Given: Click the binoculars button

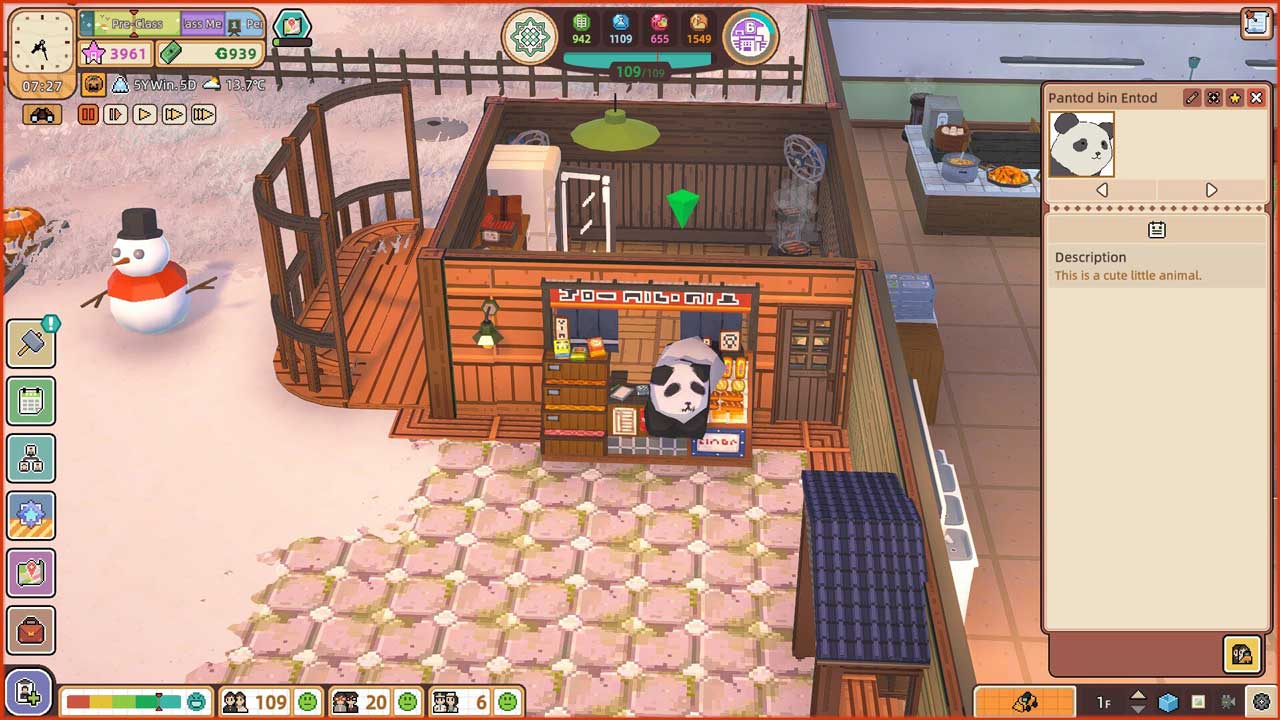Looking at the screenshot, I should pyautogui.click(x=42, y=115).
